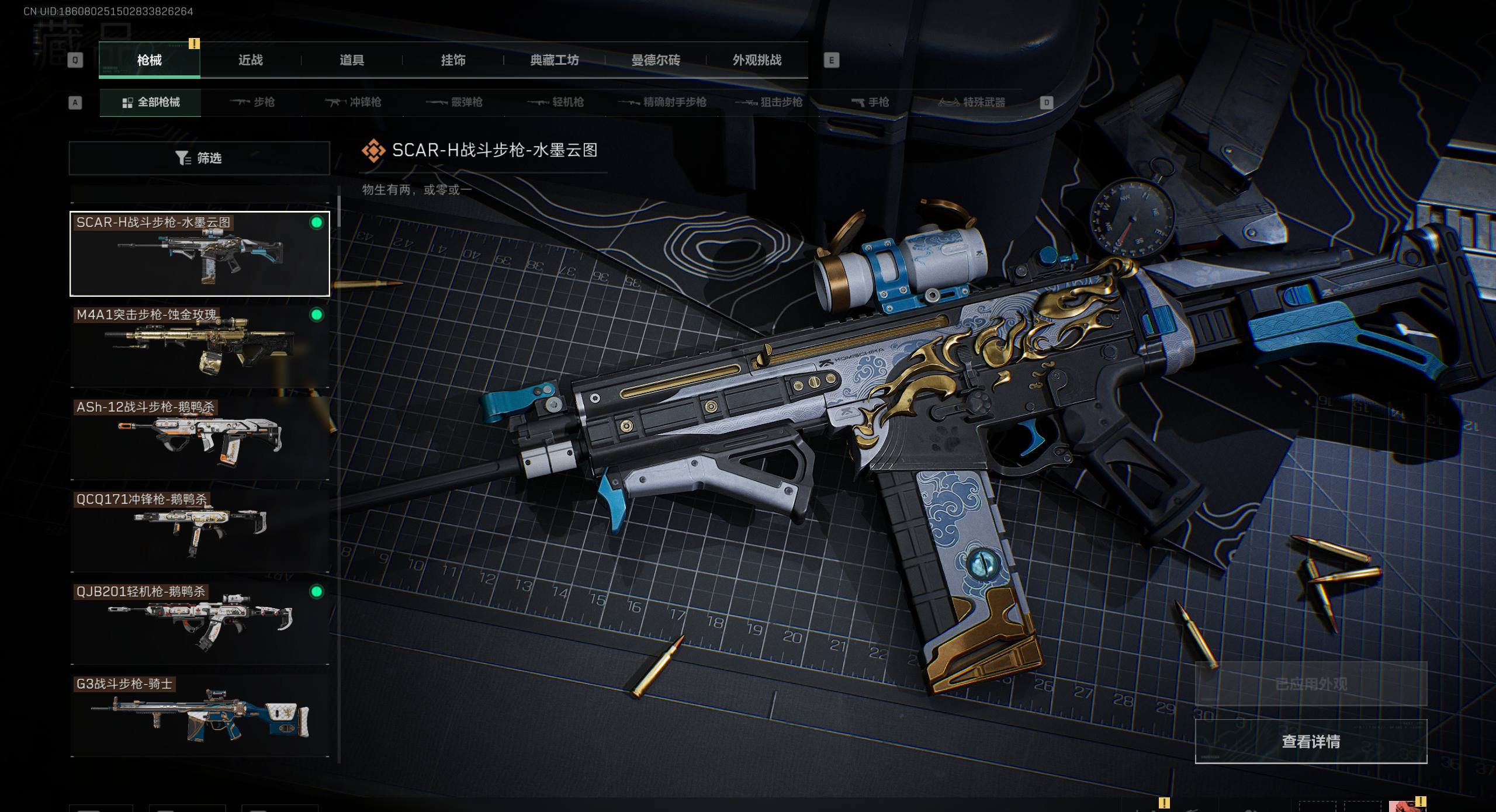Filter by 特殊武器 special weapons
Image resolution: width=1496 pixels, height=812 pixels.
(x=972, y=103)
